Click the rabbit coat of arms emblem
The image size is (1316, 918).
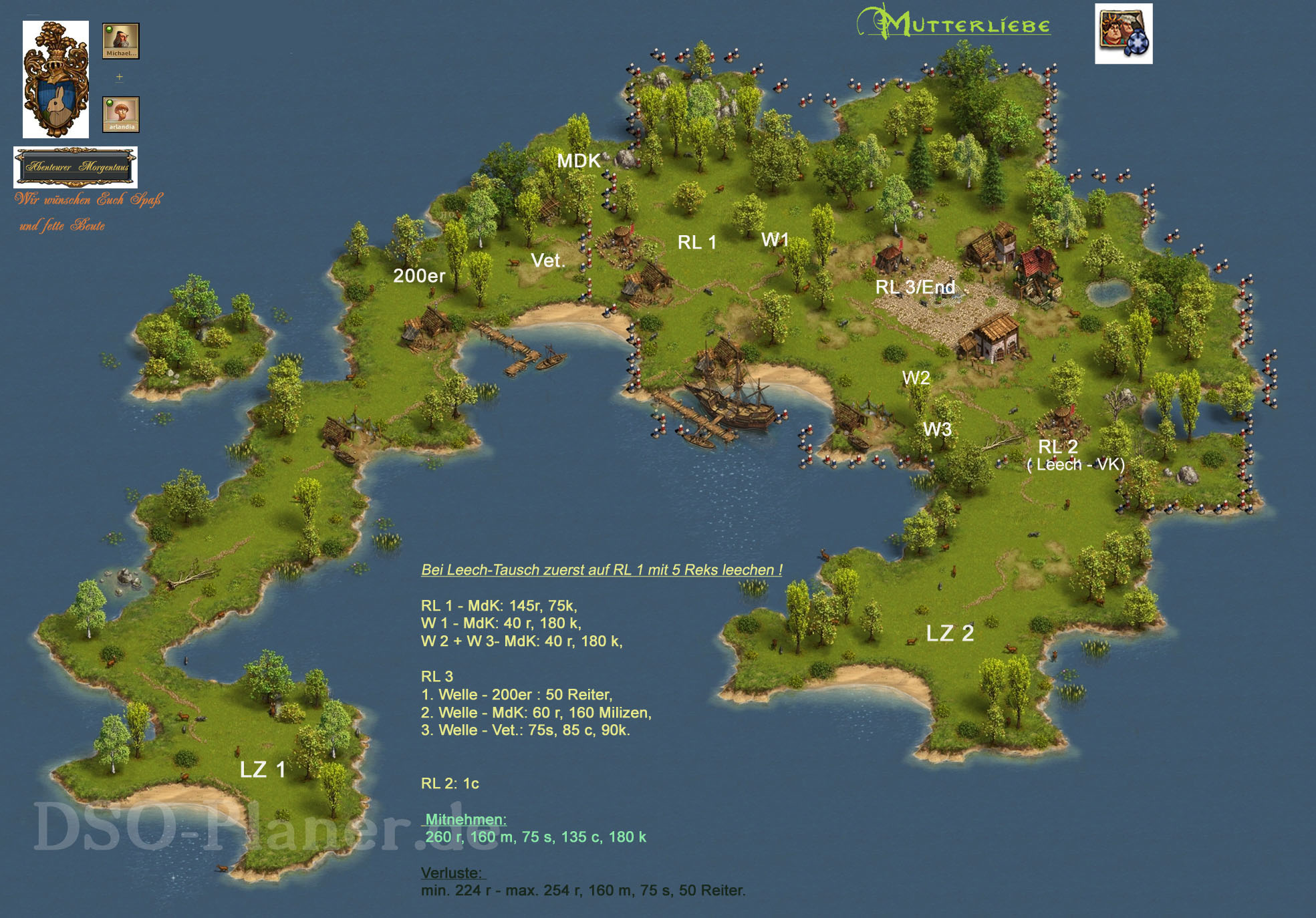coord(55,80)
